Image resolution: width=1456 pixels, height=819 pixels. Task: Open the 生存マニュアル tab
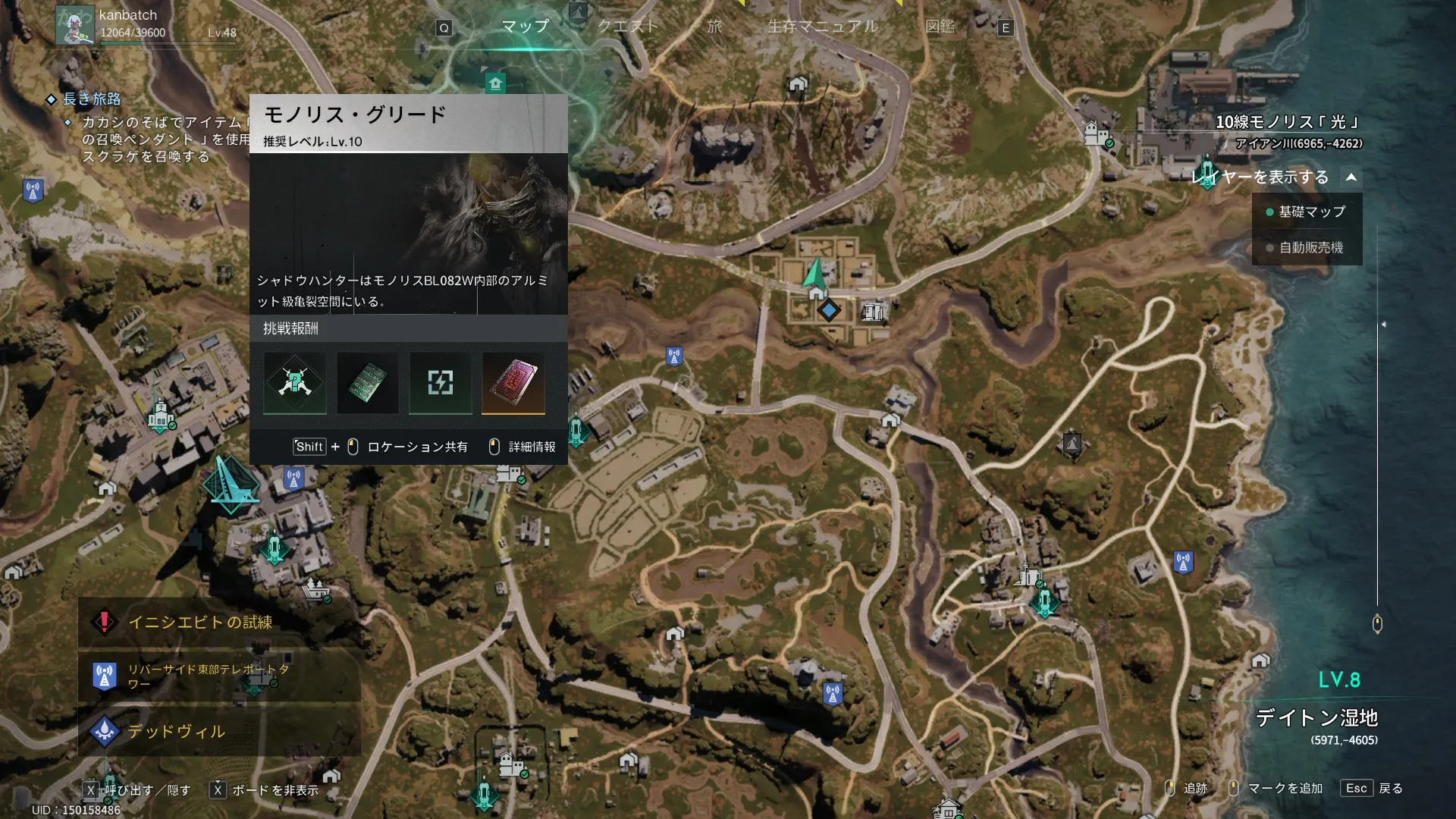click(823, 27)
